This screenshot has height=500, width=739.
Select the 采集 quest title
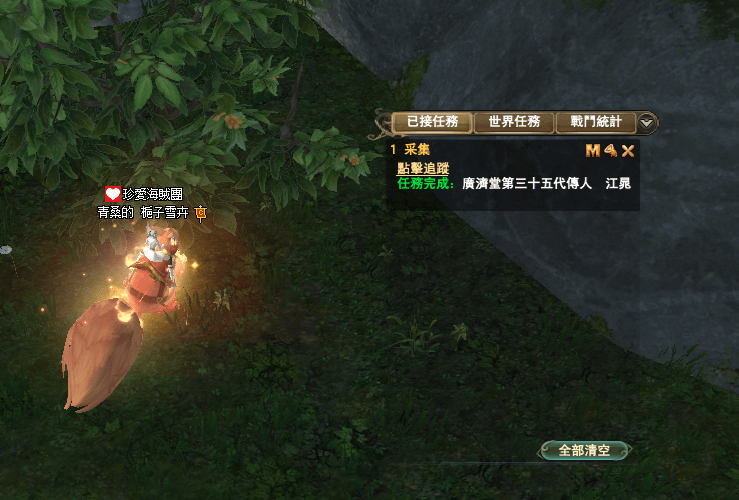(x=416, y=150)
